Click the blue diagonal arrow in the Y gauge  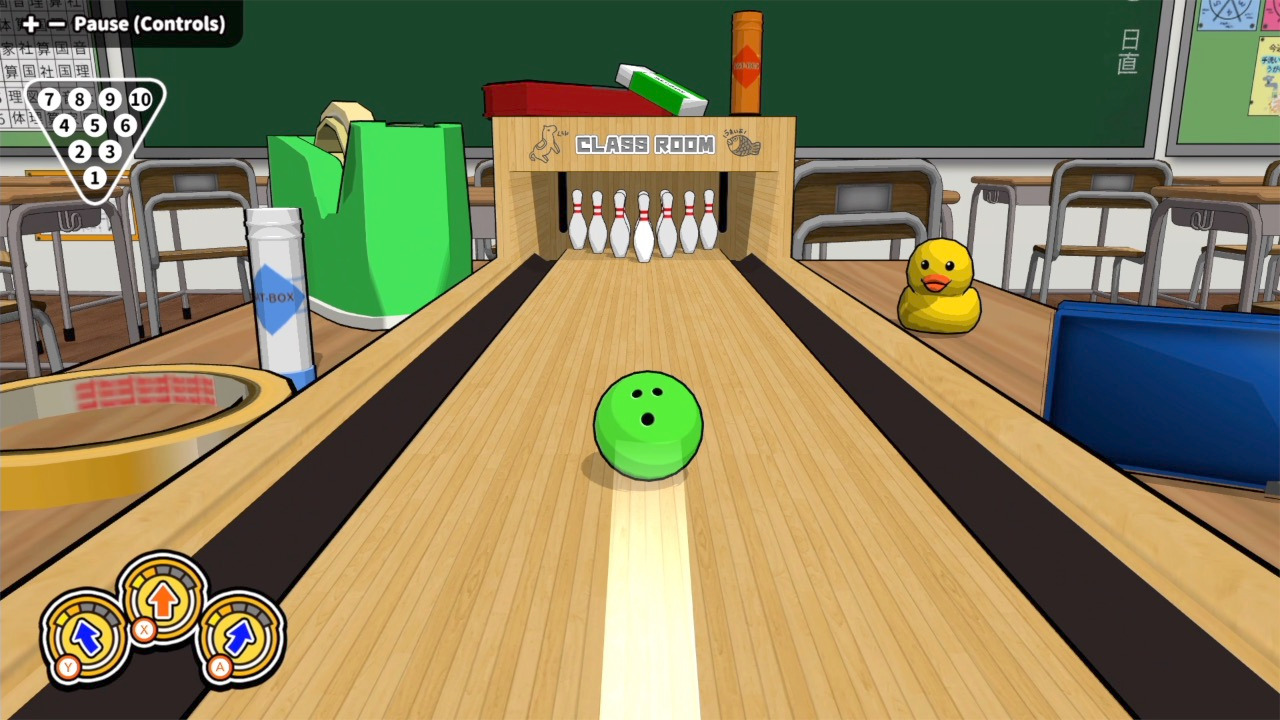click(85, 637)
